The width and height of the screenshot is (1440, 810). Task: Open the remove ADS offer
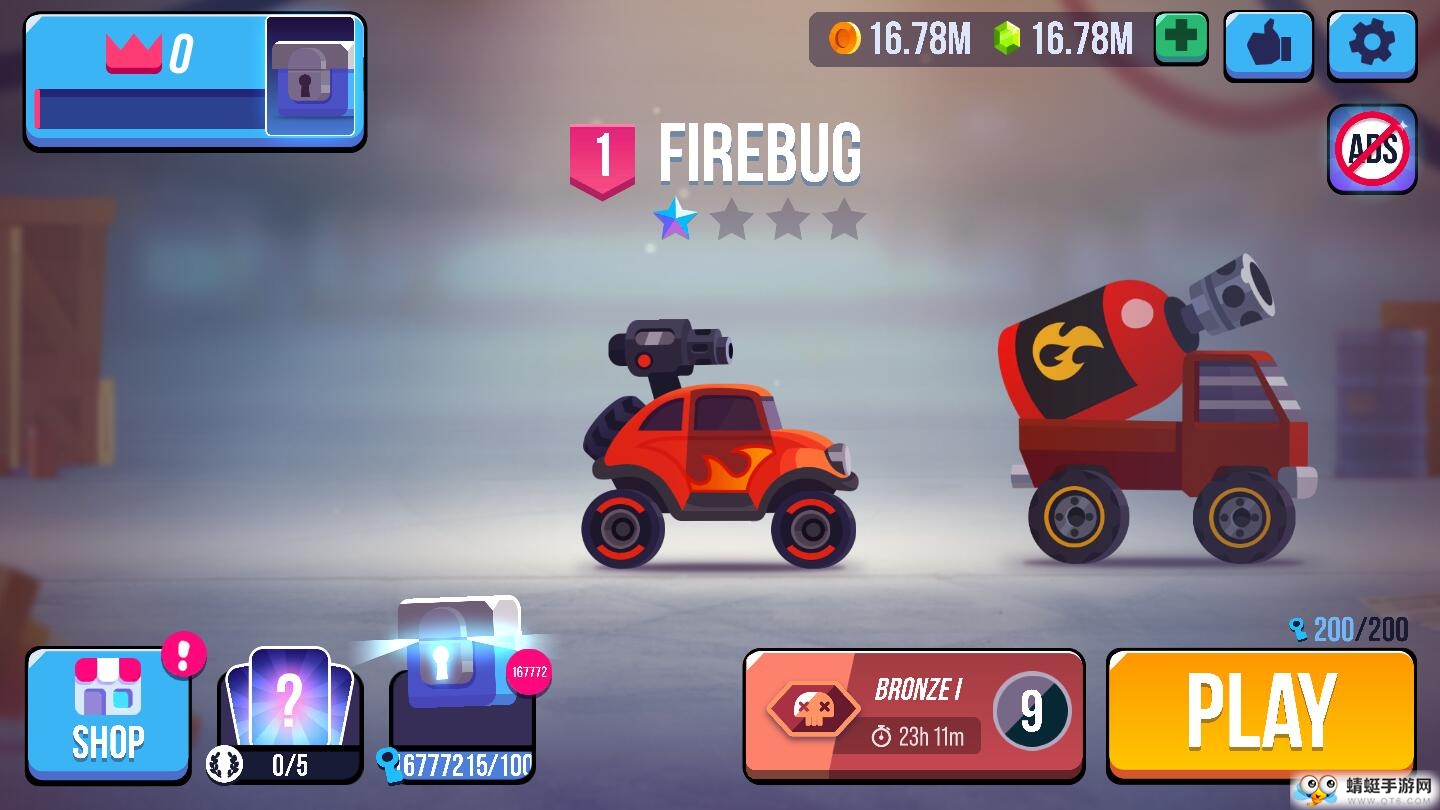pyautogui.click(x=1372, y=149)
